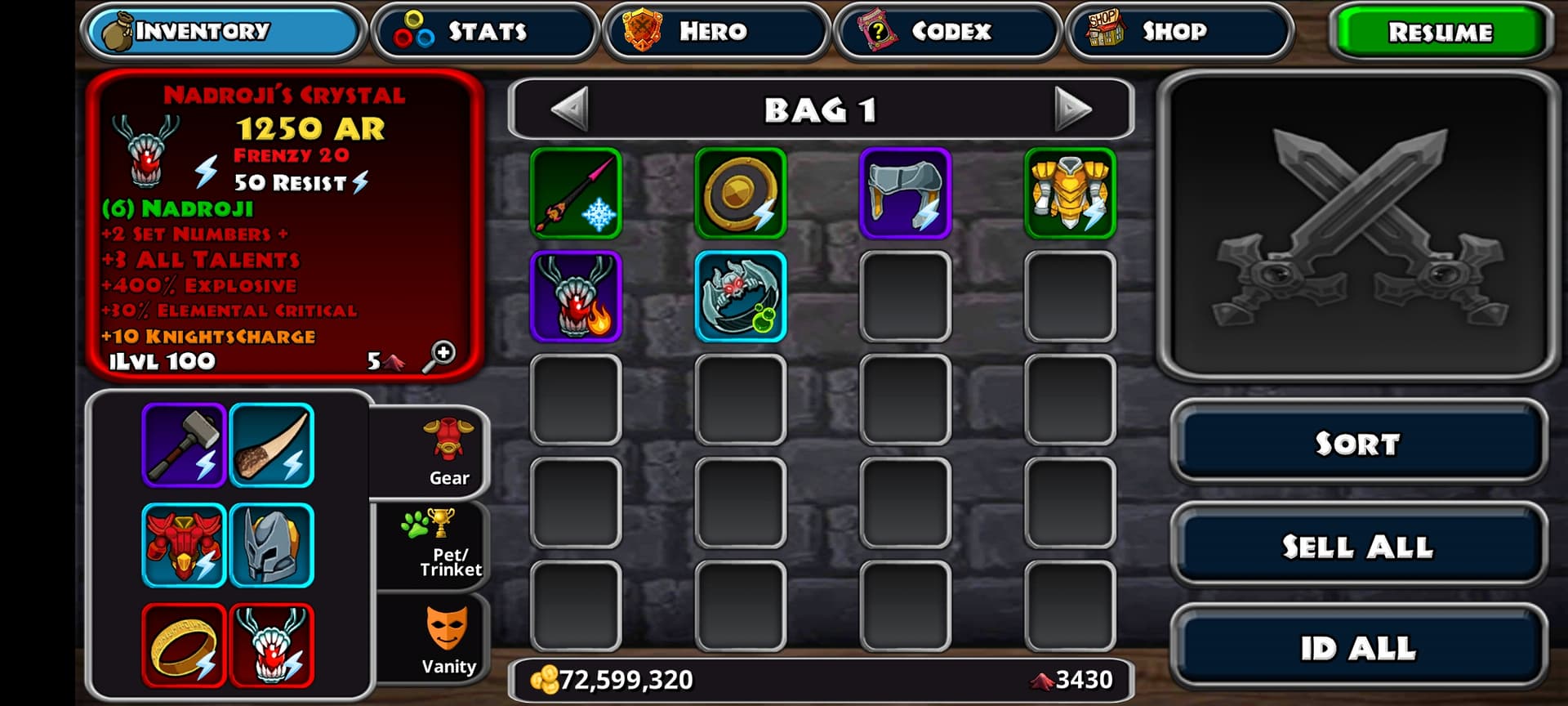Go to the Shop tab
The height and width of the screenshot is (706, 1568).
pos(1178,32)
